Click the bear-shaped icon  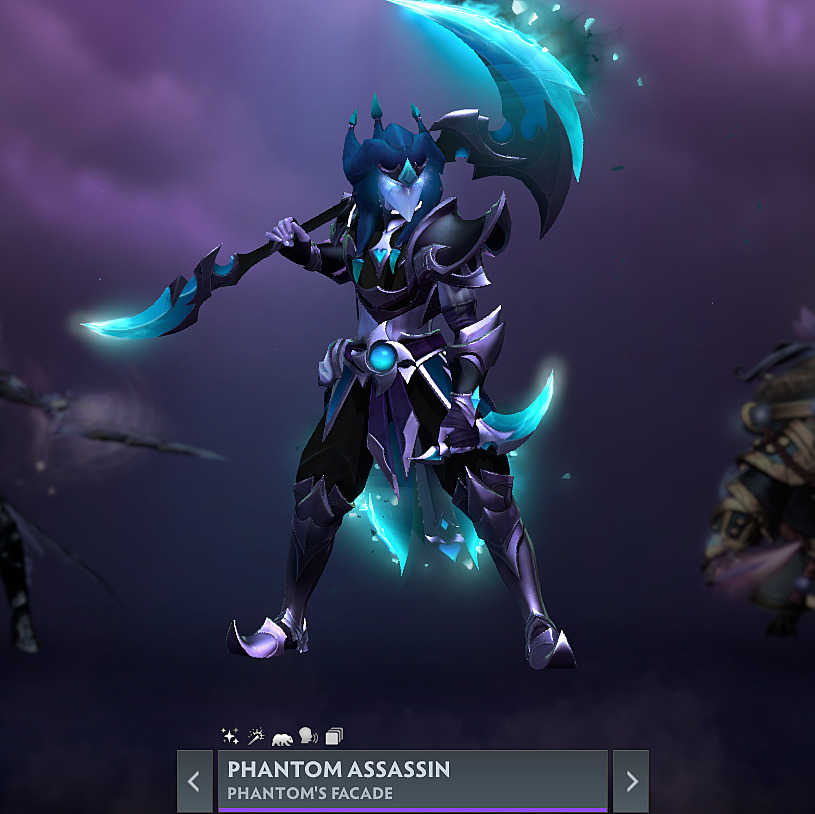click(282, 738)
